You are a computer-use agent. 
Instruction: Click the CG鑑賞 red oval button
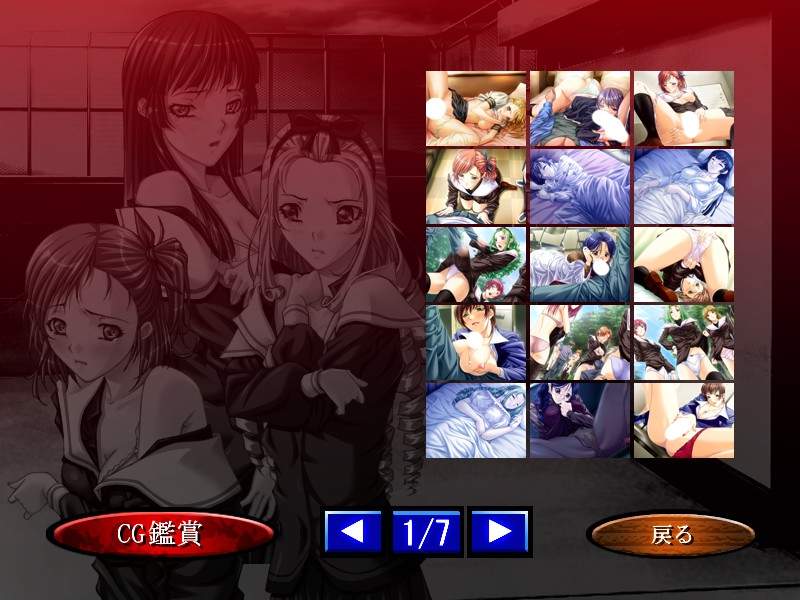pos(161,534)
